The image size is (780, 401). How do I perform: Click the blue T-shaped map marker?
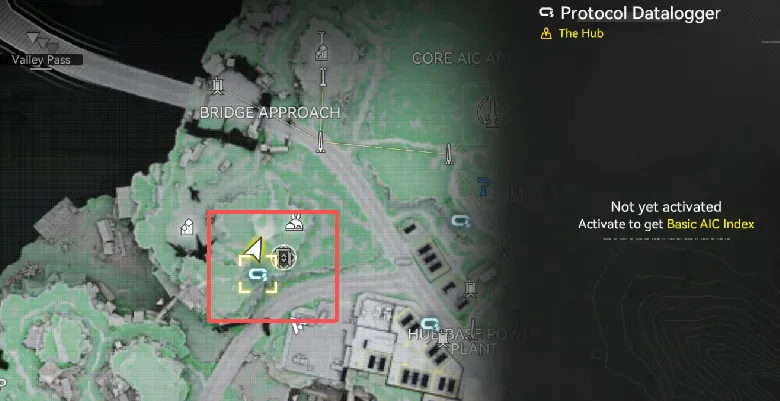click(x=485, y=184)
